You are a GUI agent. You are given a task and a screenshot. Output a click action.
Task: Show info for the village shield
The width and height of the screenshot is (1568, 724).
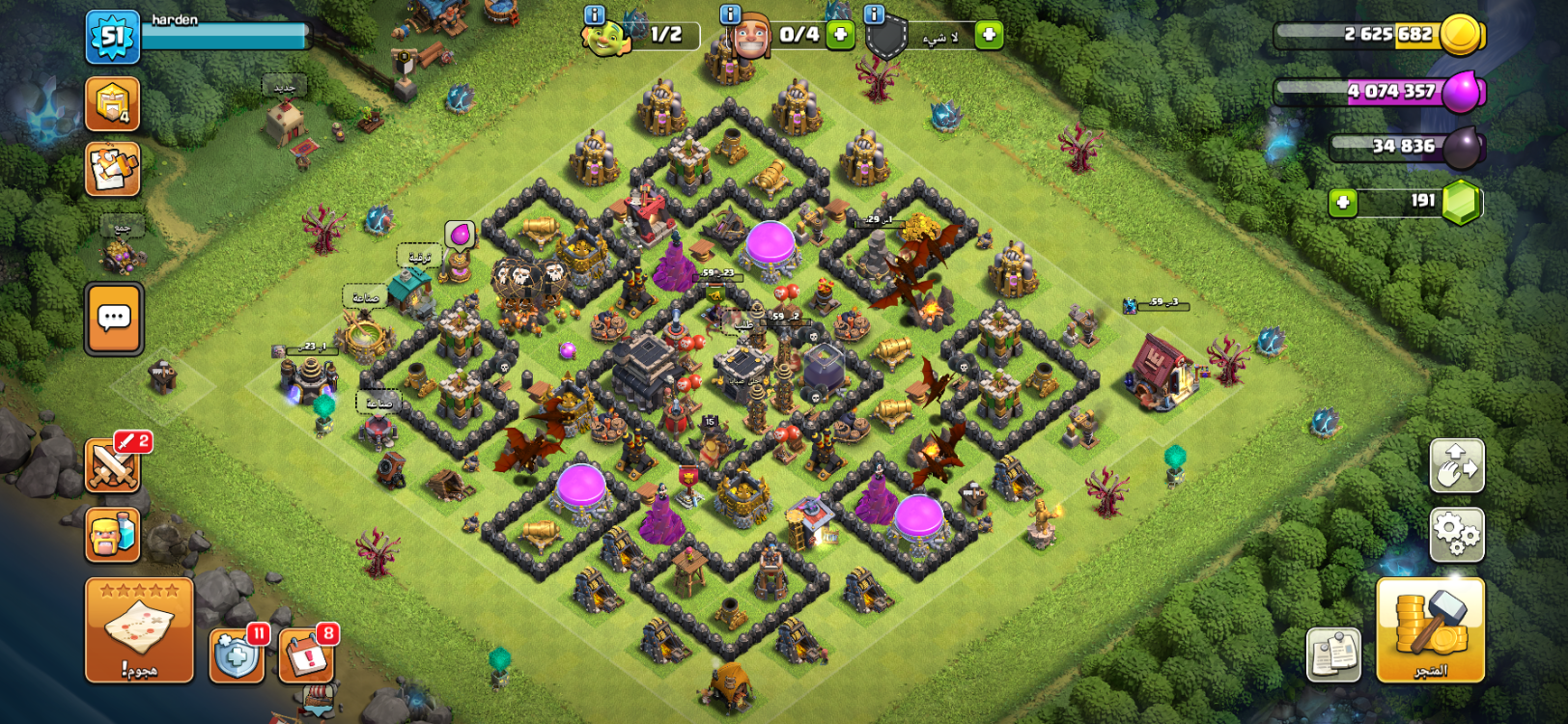874,14
